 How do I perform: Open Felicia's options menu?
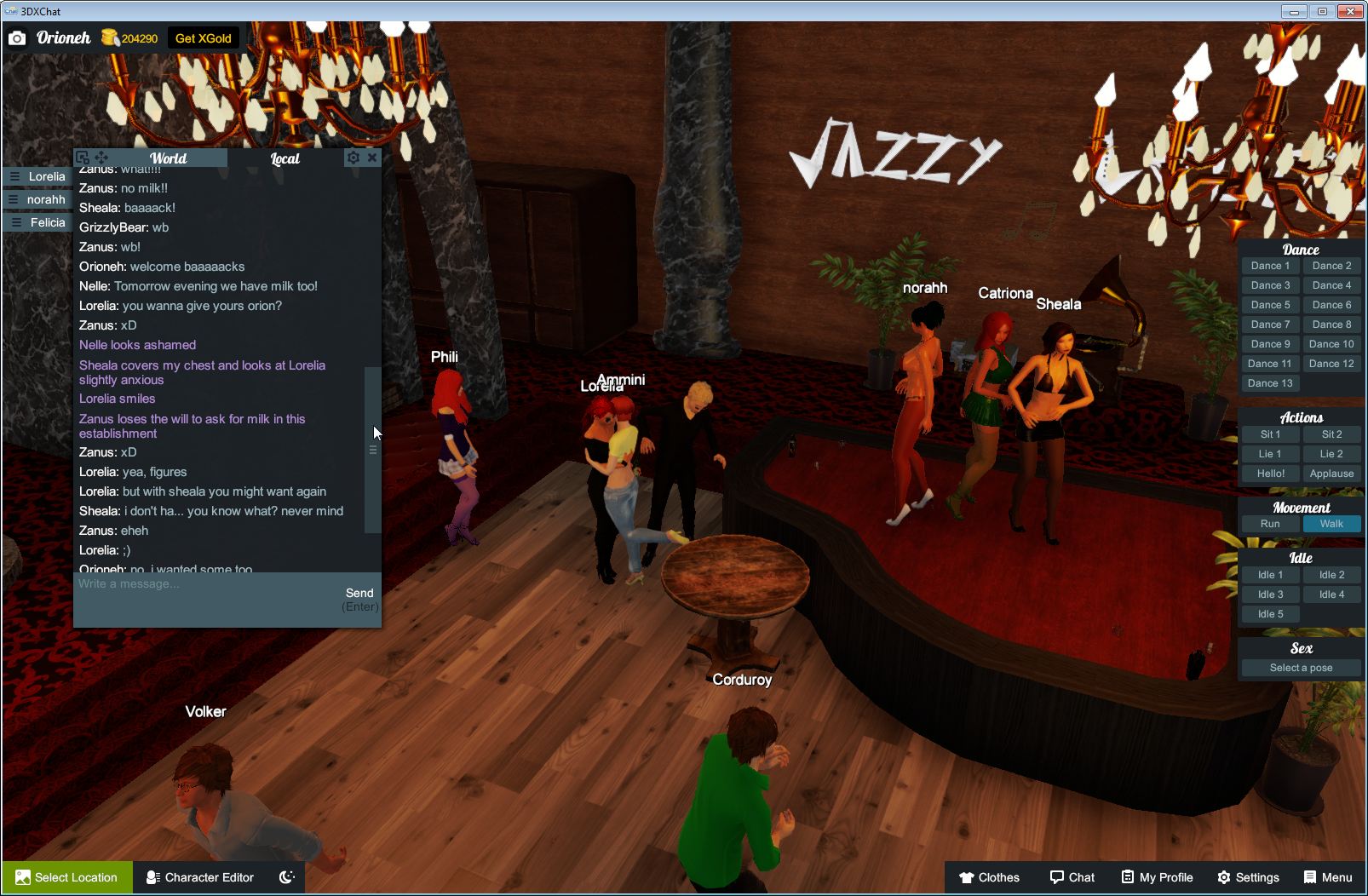14,221
